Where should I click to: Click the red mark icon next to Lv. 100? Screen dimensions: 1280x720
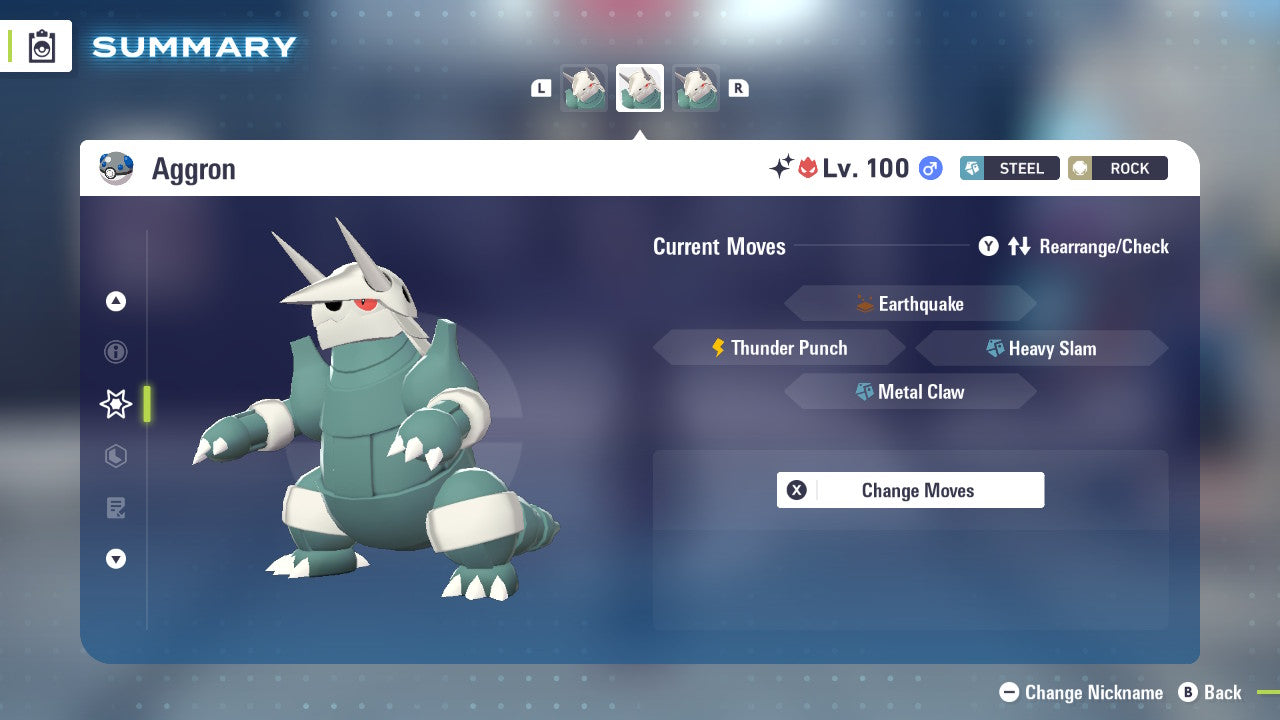point(811,167)
